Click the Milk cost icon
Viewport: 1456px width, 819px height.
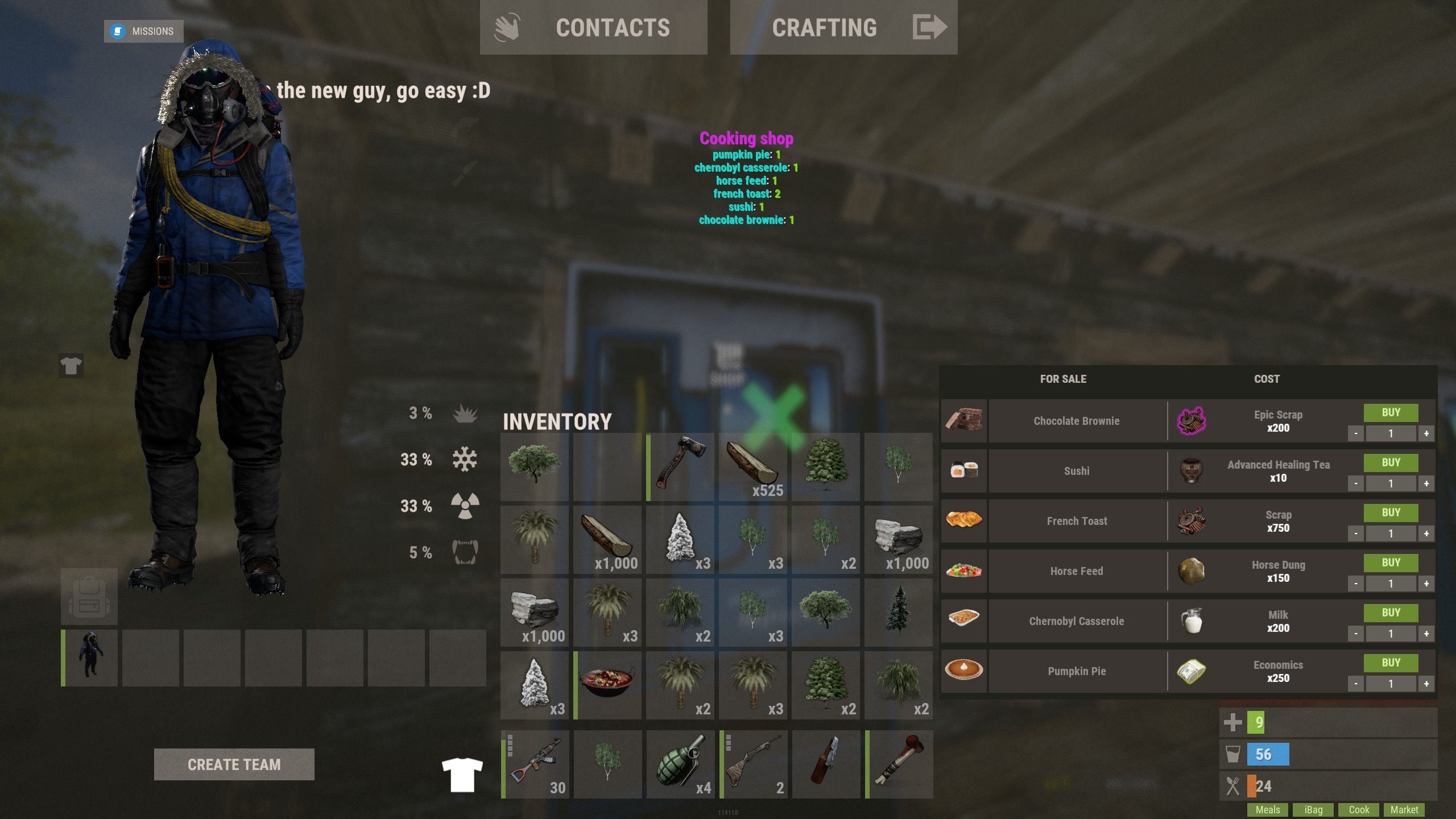pyautogui.click(x=1193, y=620)
